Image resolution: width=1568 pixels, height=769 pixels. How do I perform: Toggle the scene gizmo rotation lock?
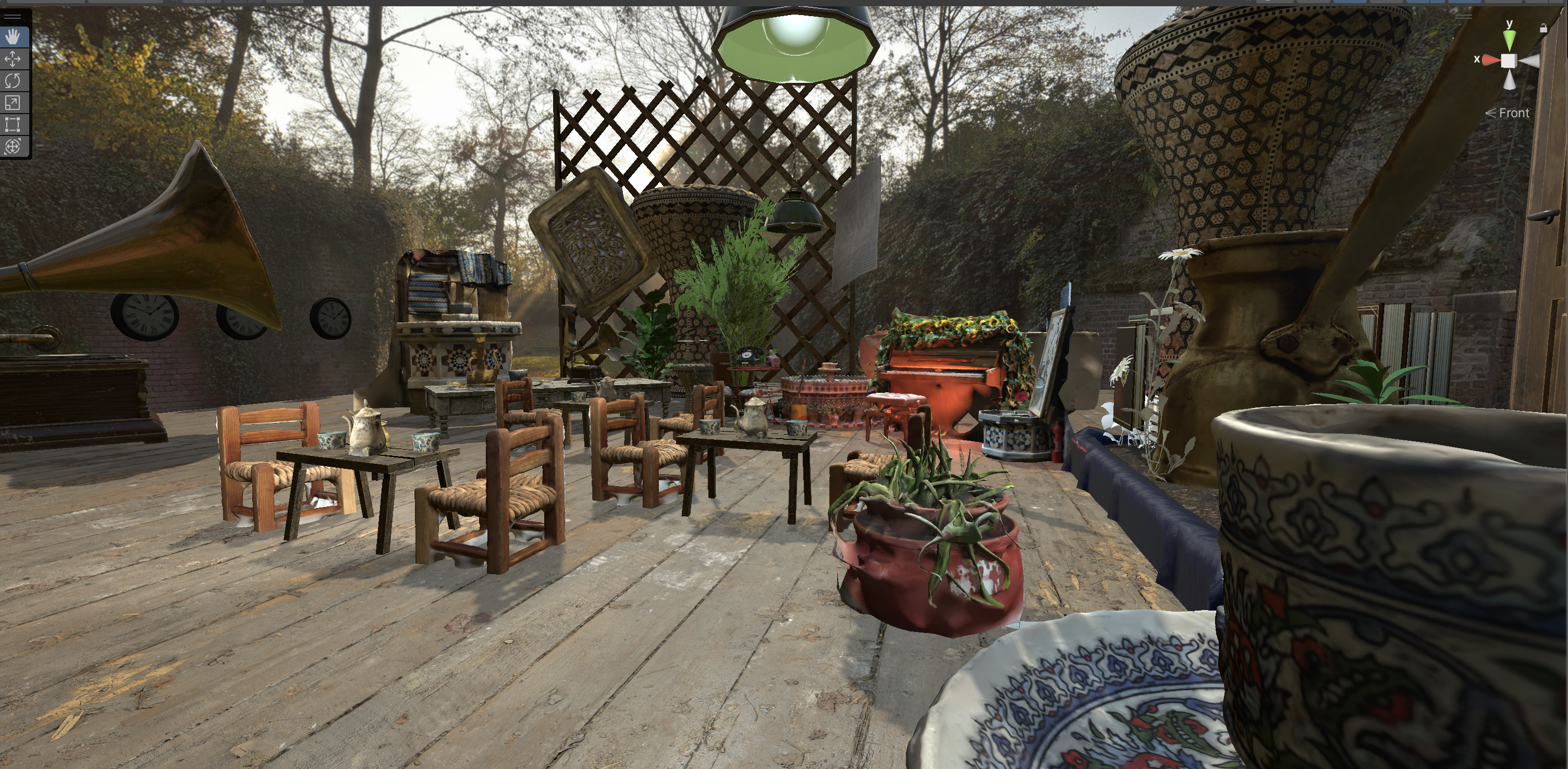coord(1543,28)
